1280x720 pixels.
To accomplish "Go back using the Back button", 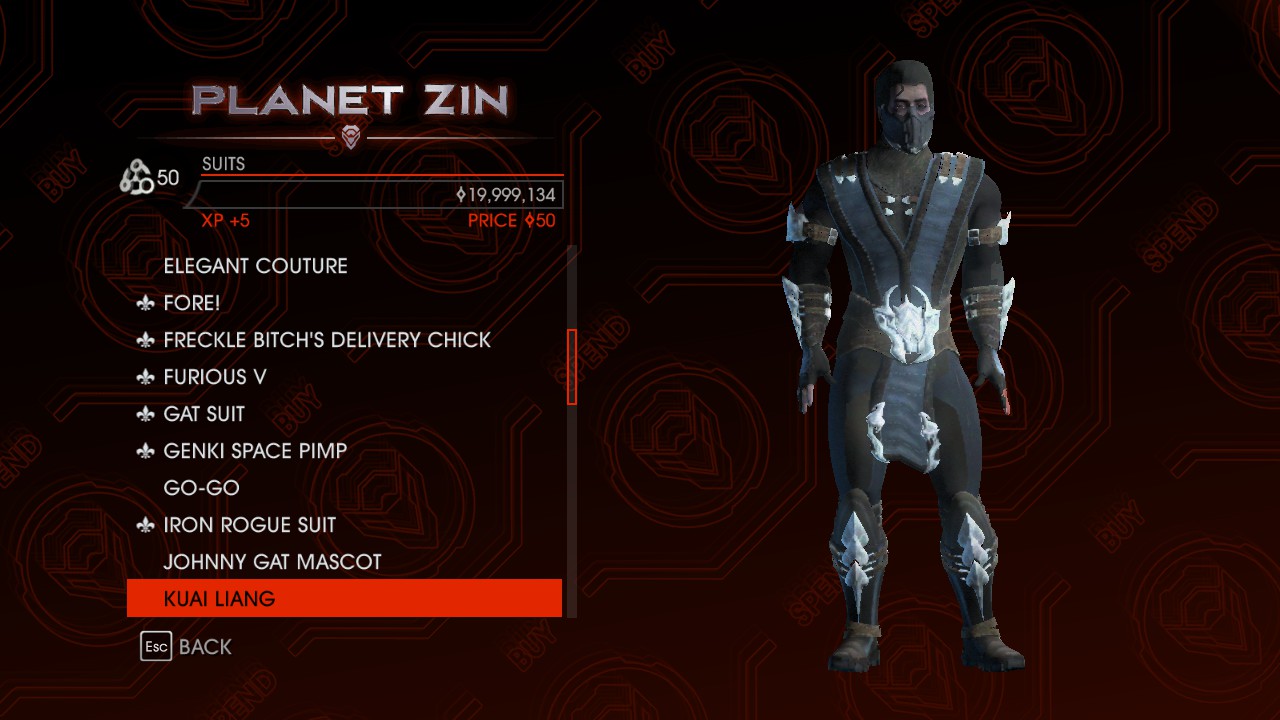I will [x=187, y=647].
